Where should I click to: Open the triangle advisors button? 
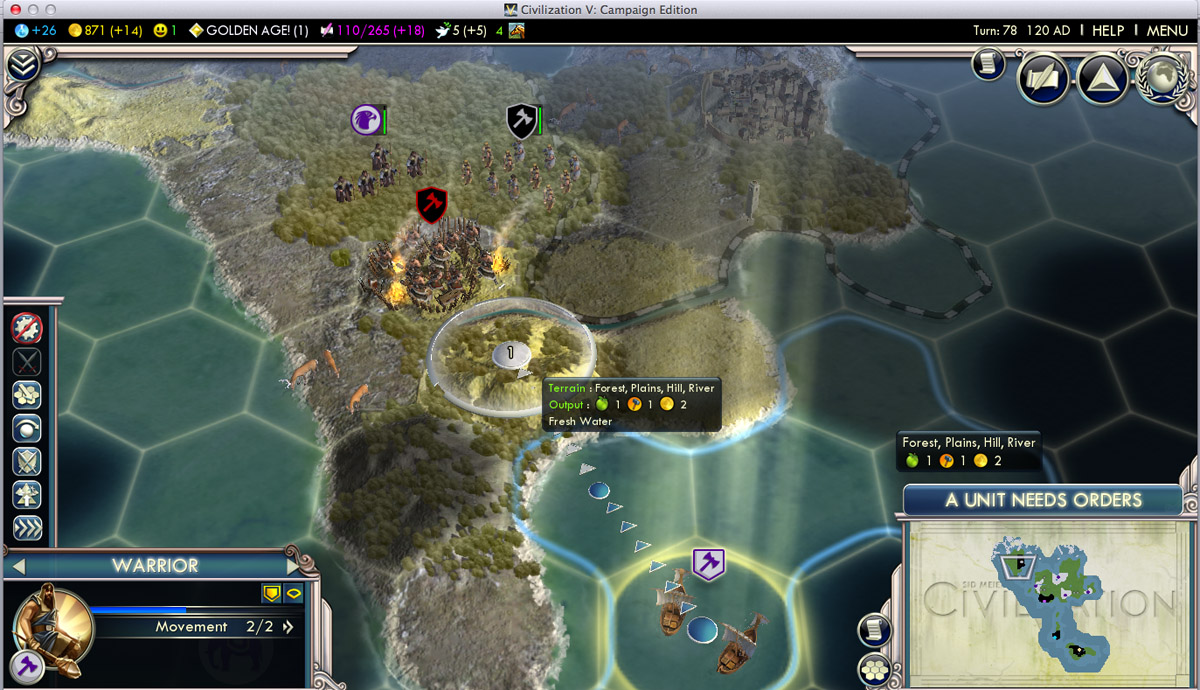tap(1103, 78)
